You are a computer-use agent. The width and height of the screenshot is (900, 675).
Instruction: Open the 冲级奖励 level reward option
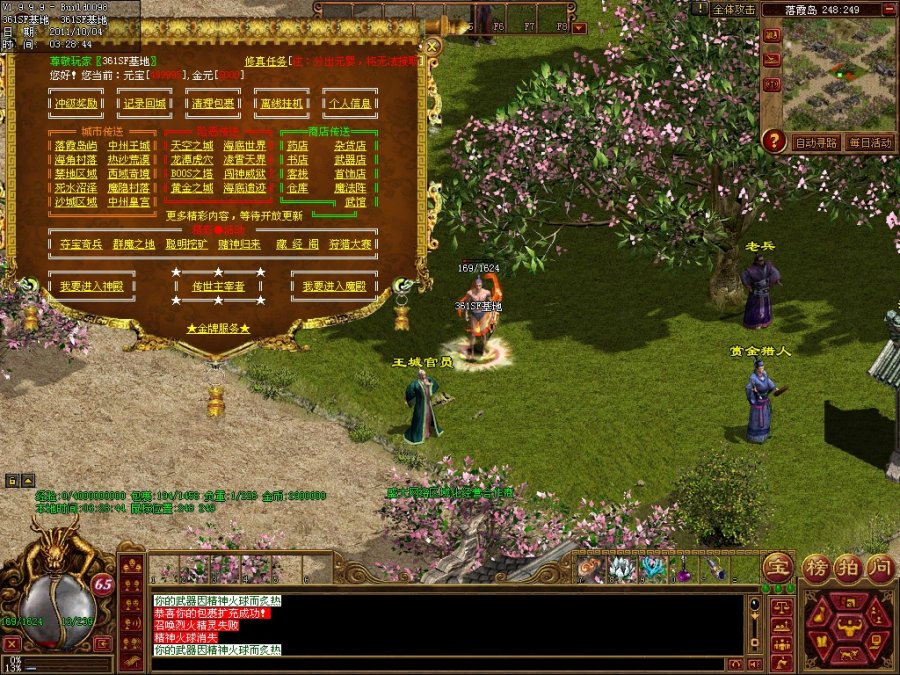point(76,103)
